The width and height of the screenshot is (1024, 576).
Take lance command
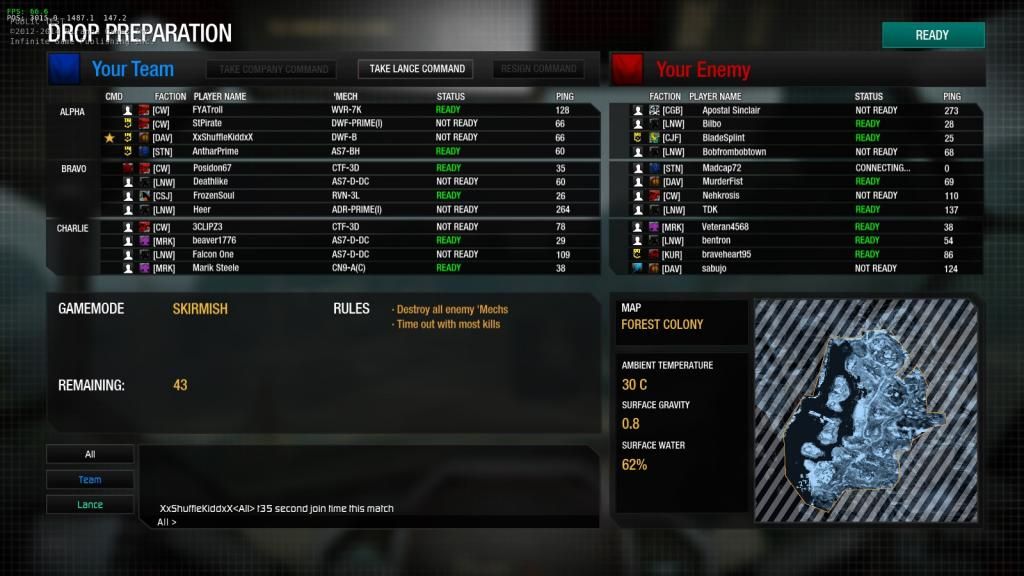[417, 69]
